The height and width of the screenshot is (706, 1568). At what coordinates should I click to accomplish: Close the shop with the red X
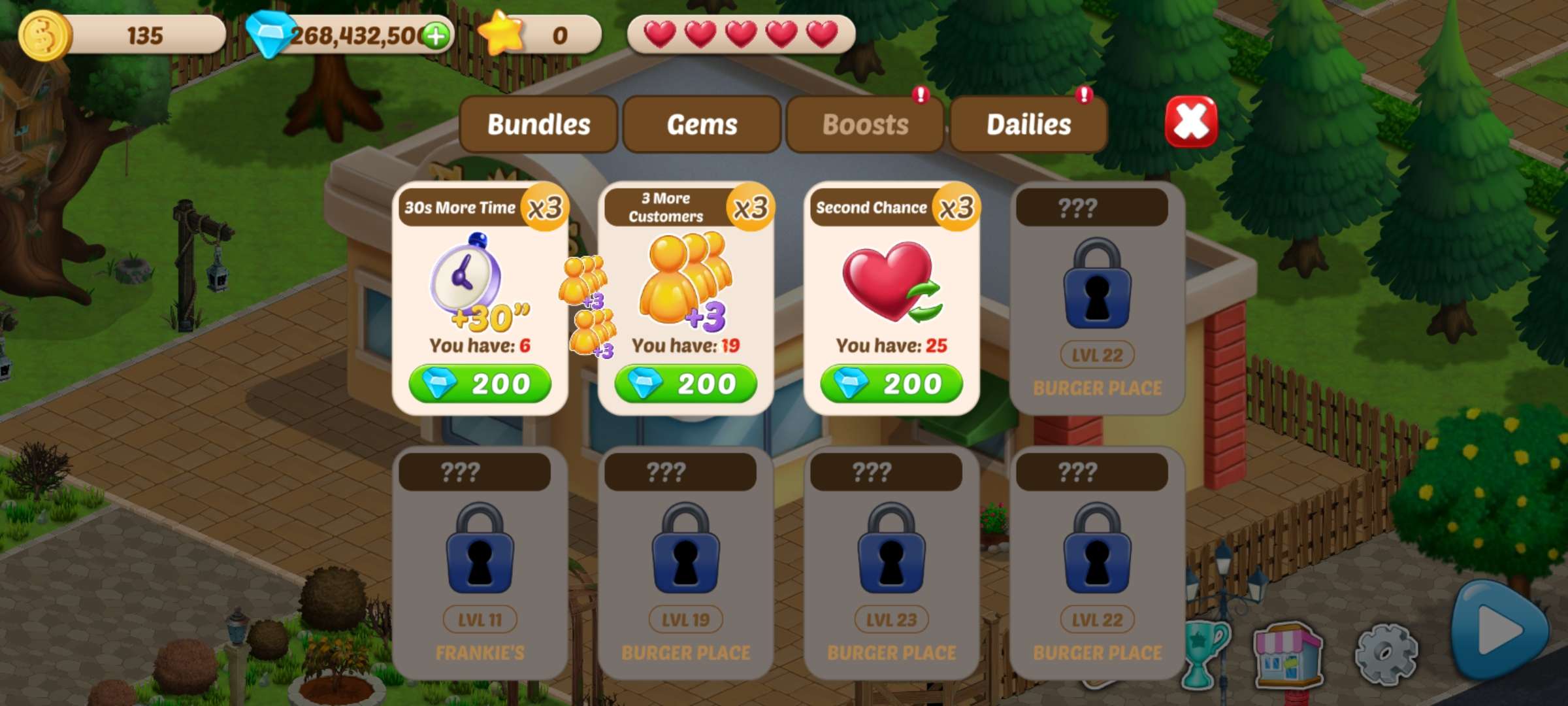tap(1191, 122)
